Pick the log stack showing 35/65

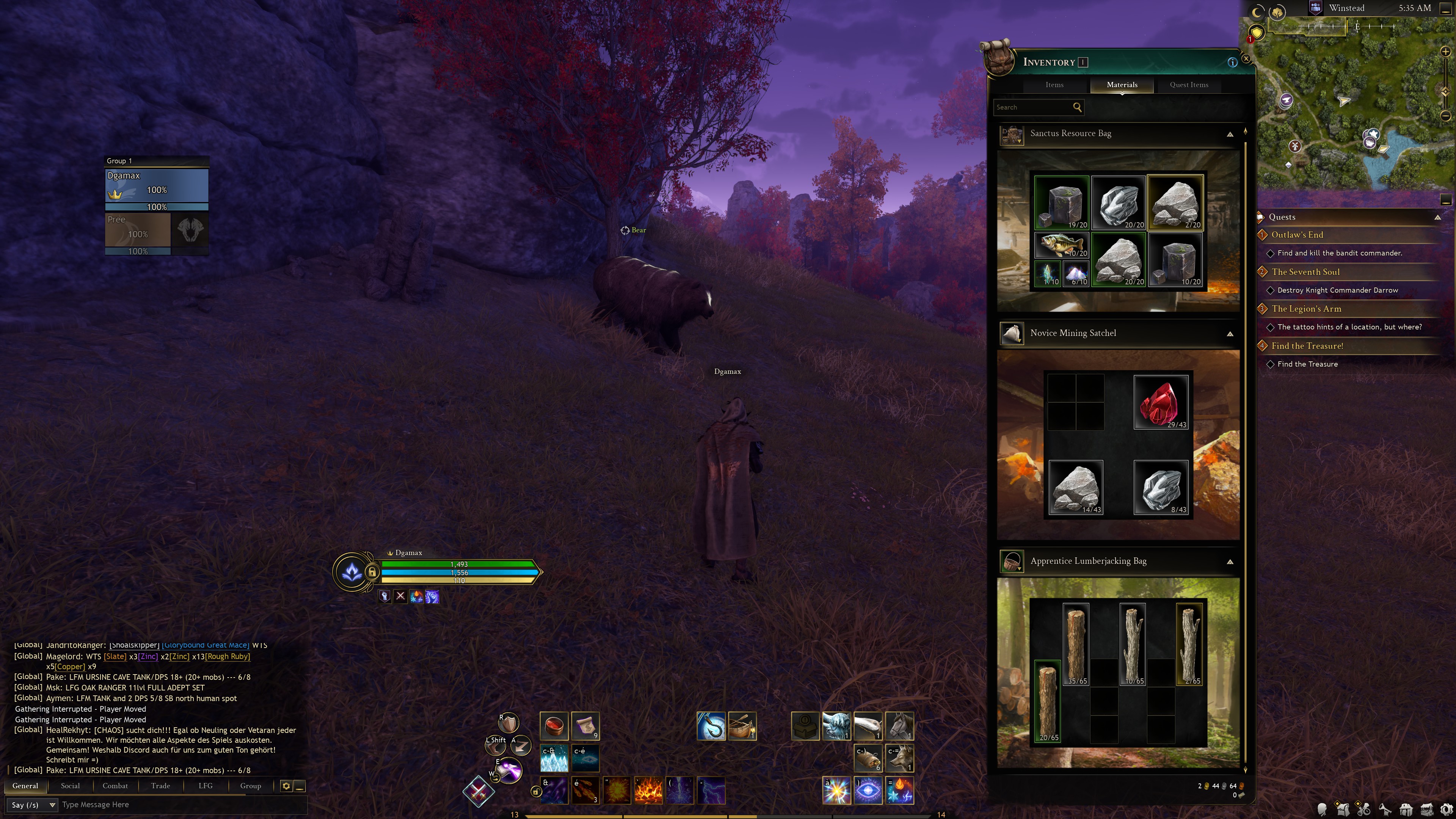click(1076, 644)
